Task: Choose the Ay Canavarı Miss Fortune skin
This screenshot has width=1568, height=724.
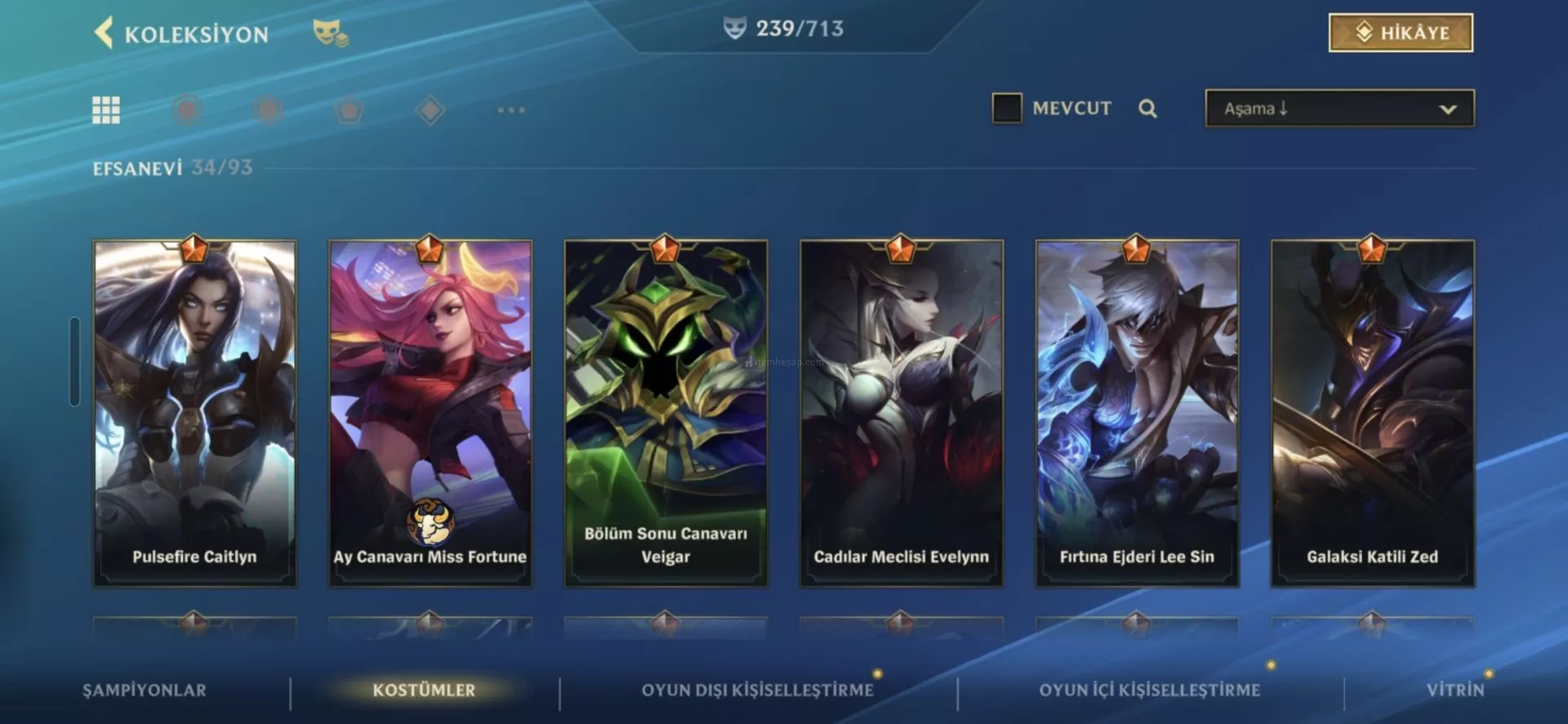Action: (x=430, y=413)
